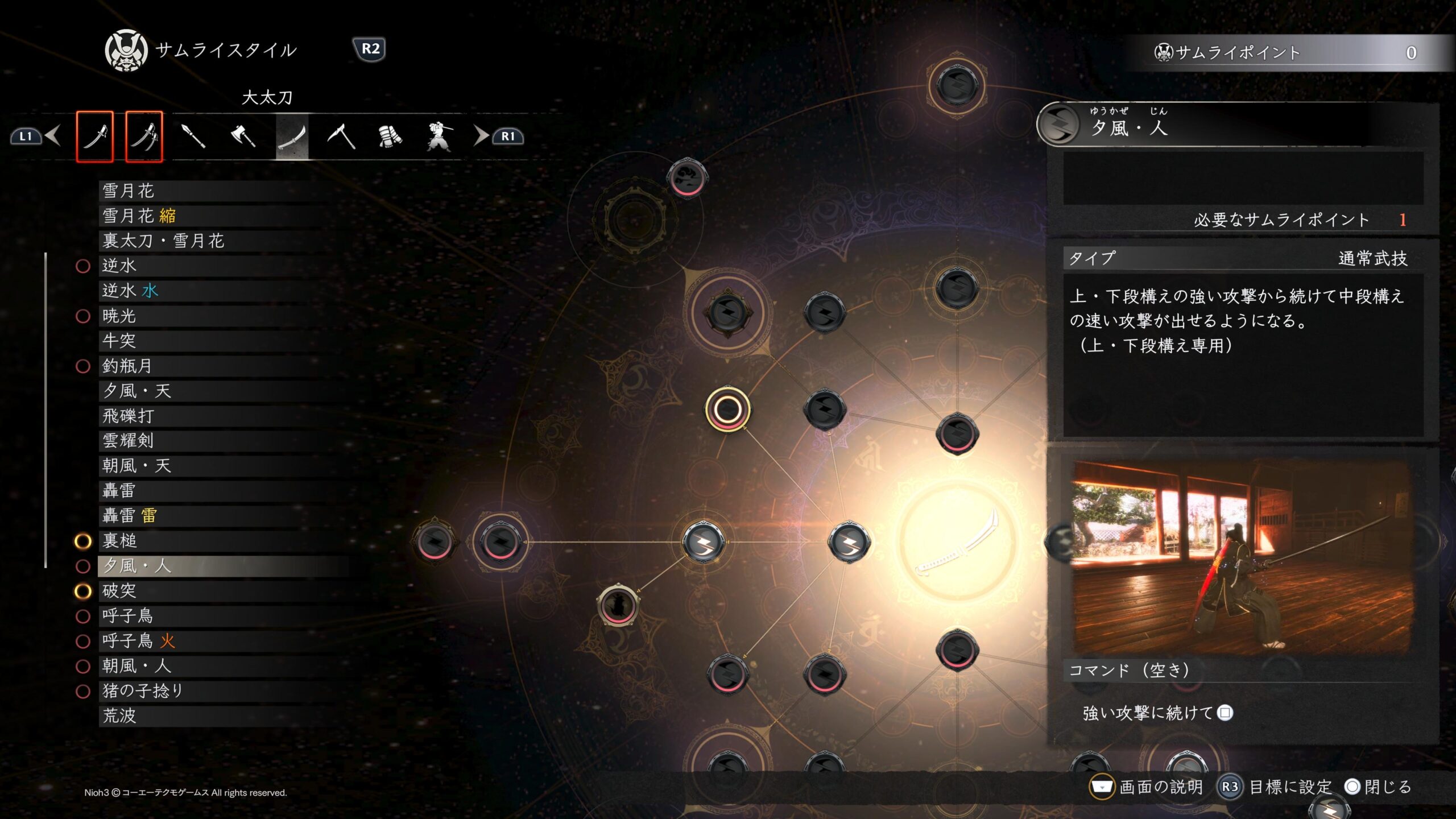Viewport: 1456px width, 819px height.
Task: Open the spear weapon tab
Action: pos(193,136)
